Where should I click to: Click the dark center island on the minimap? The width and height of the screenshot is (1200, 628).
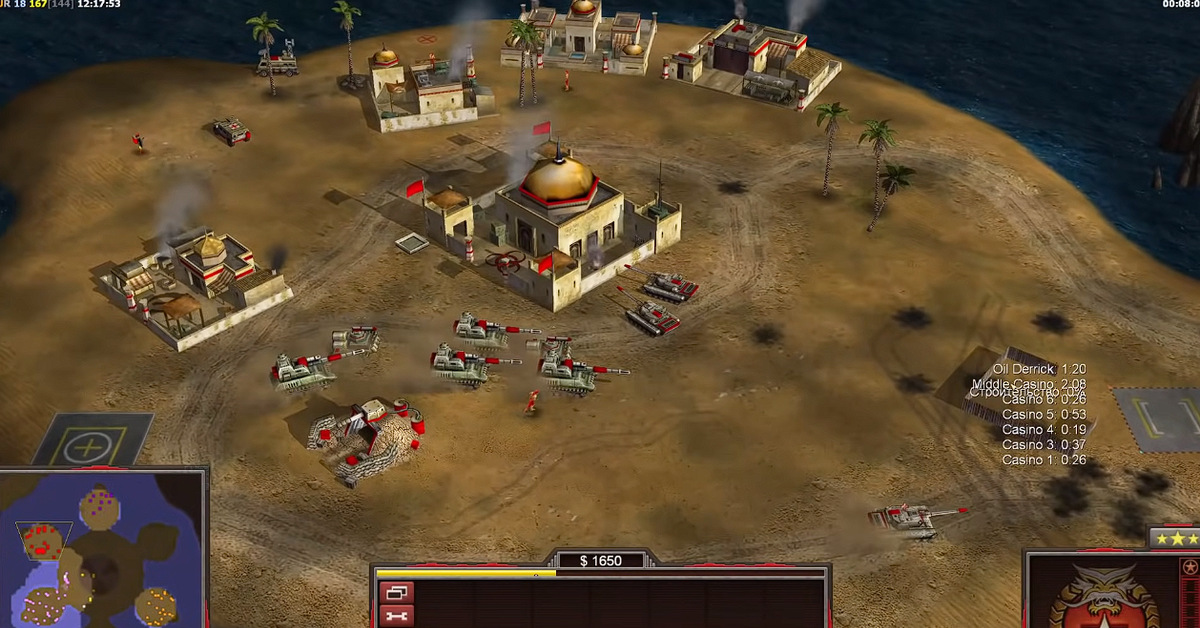[x=100, y=572]
